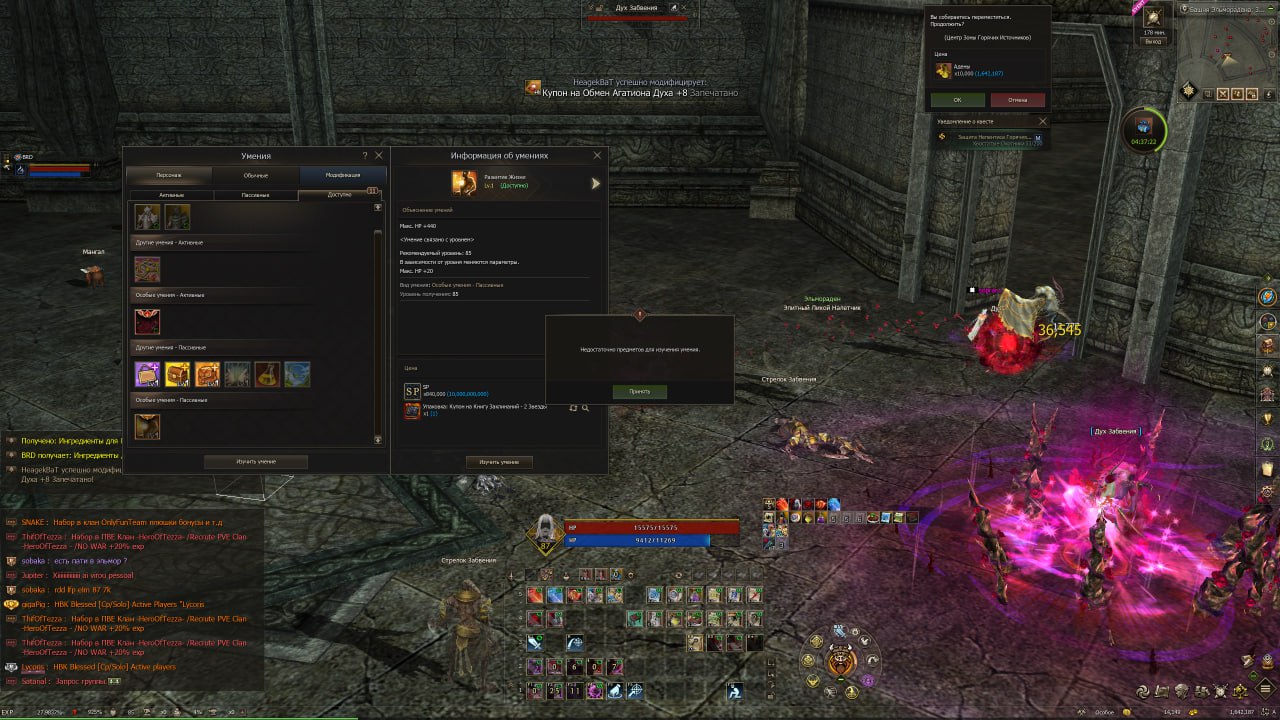Select the Модификация tab
The width and height of the screenshot is (1280, 720).
(342, 175)
